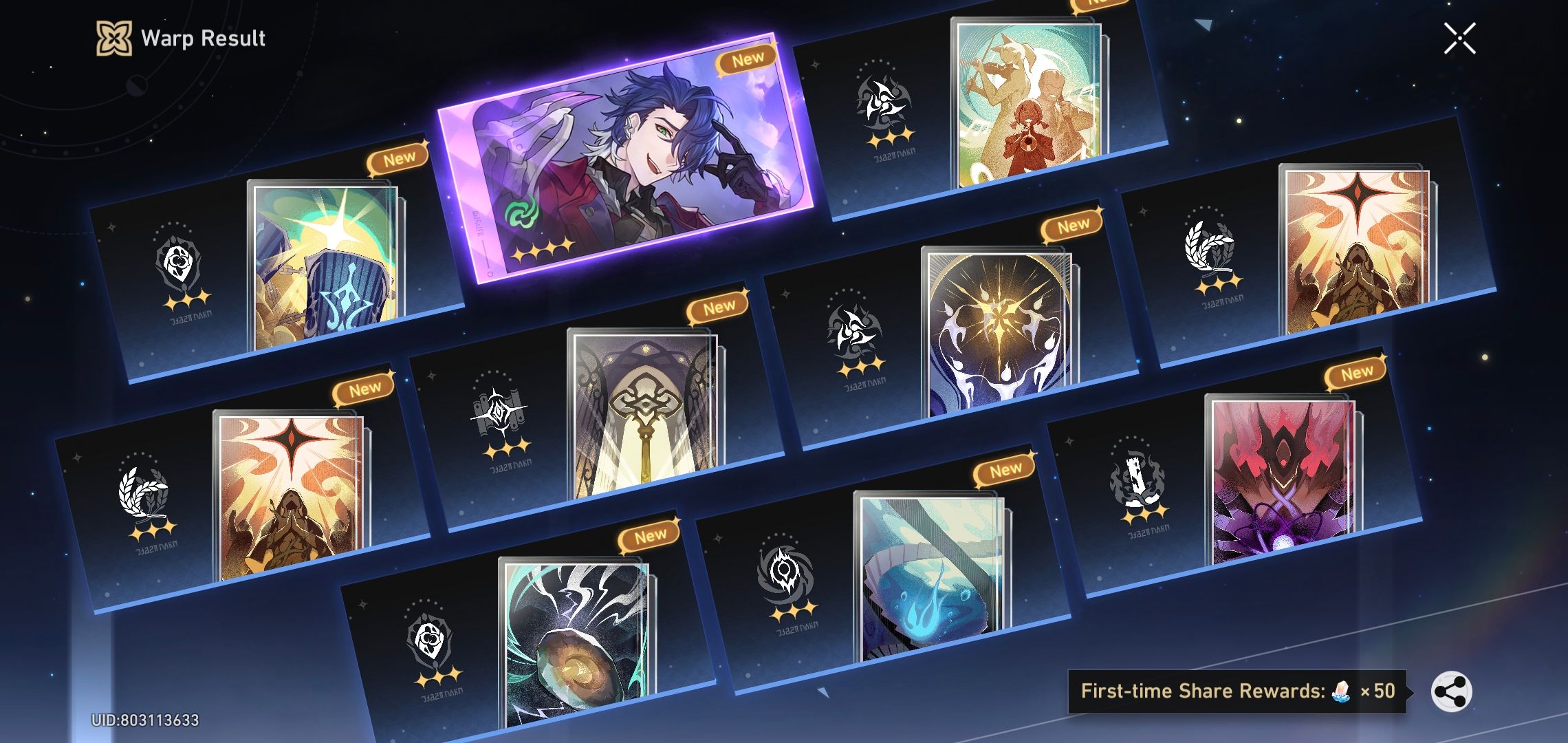Expand the stacked golden radiance light cone card
The image size is (1568, 743).
coord(997,330)
